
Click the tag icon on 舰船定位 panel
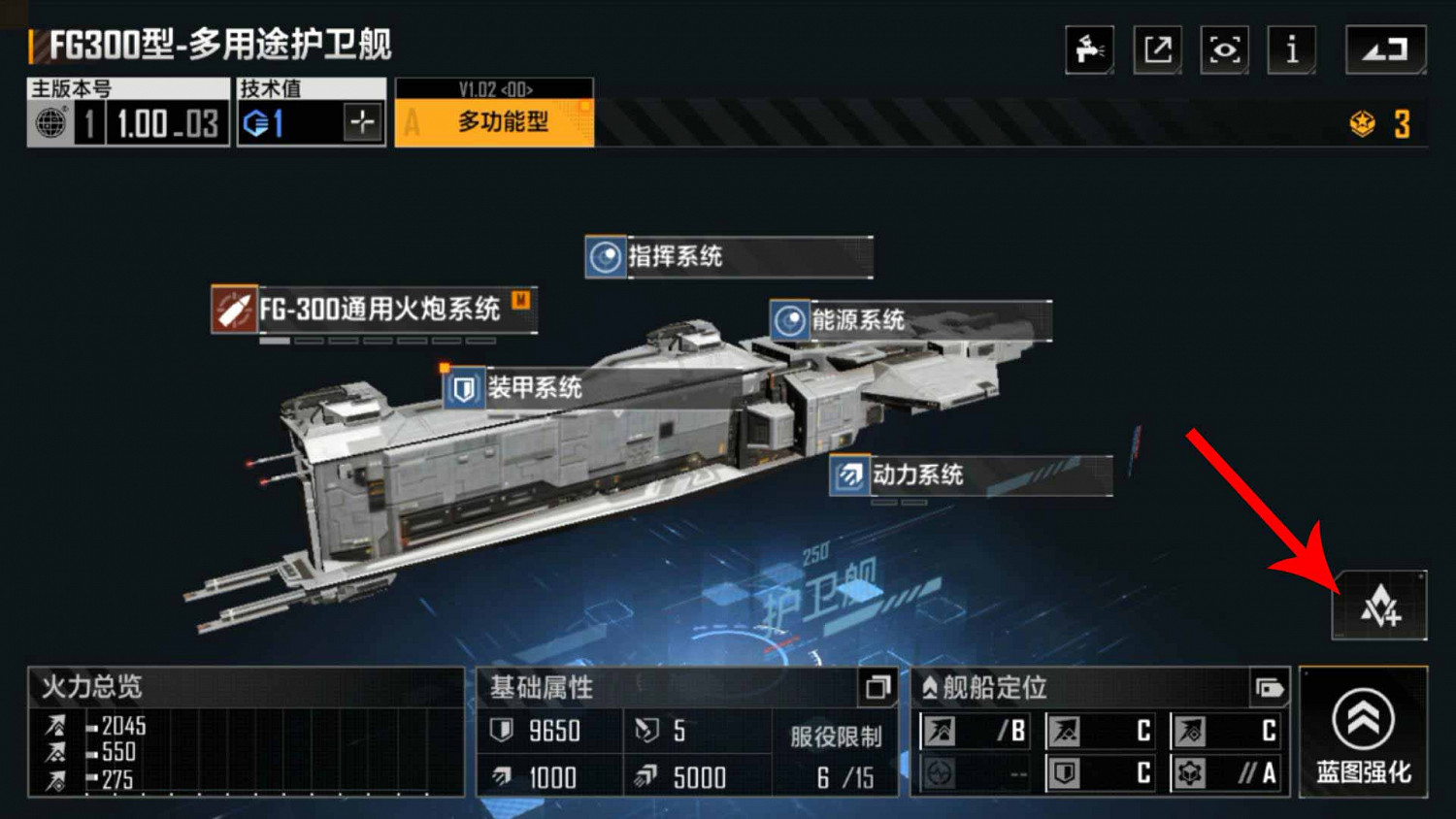[x=1272, y=688]
